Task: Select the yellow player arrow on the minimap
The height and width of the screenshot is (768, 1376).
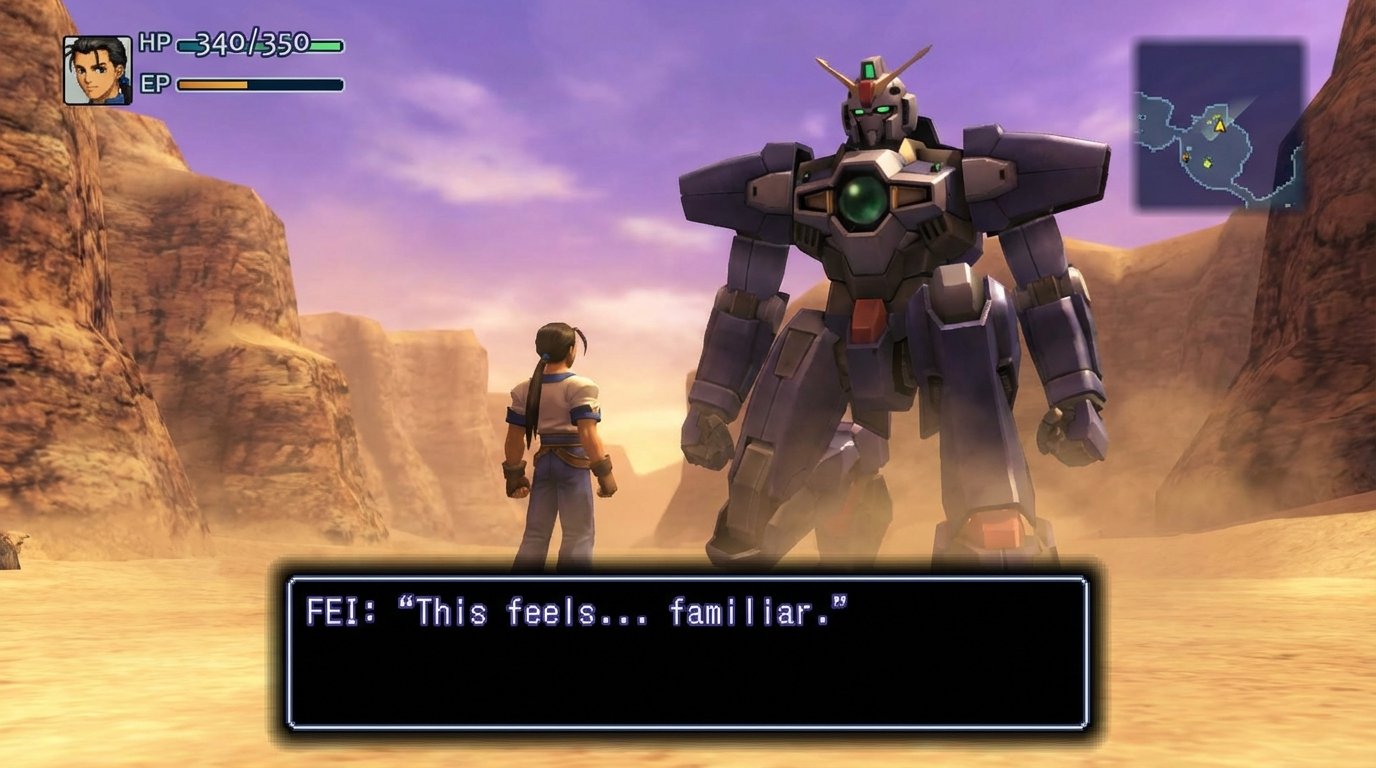Action: click(x=1222, y=126)
